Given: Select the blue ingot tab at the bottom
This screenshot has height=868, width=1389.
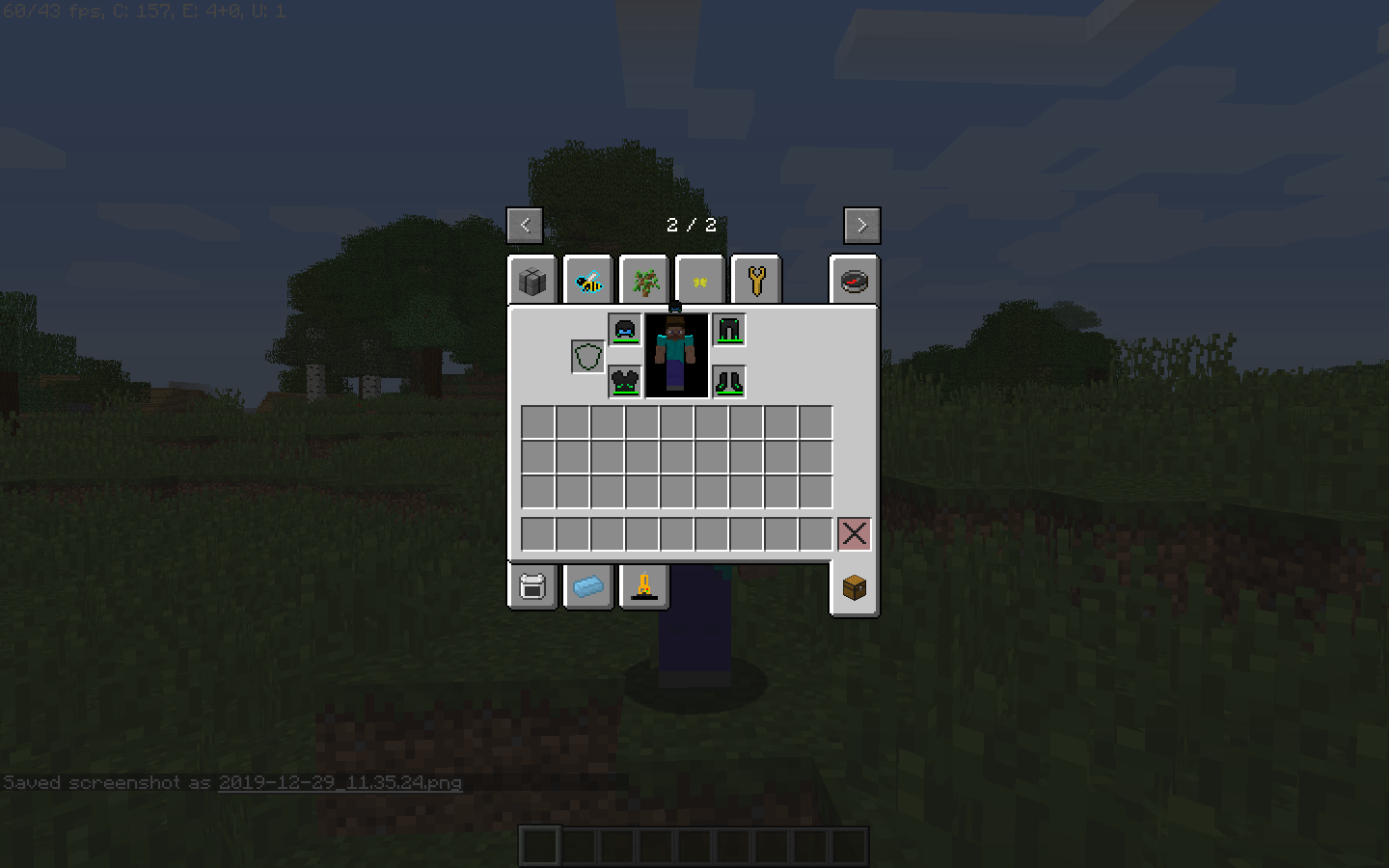Looking at the screenshot, I should (587, 586).
